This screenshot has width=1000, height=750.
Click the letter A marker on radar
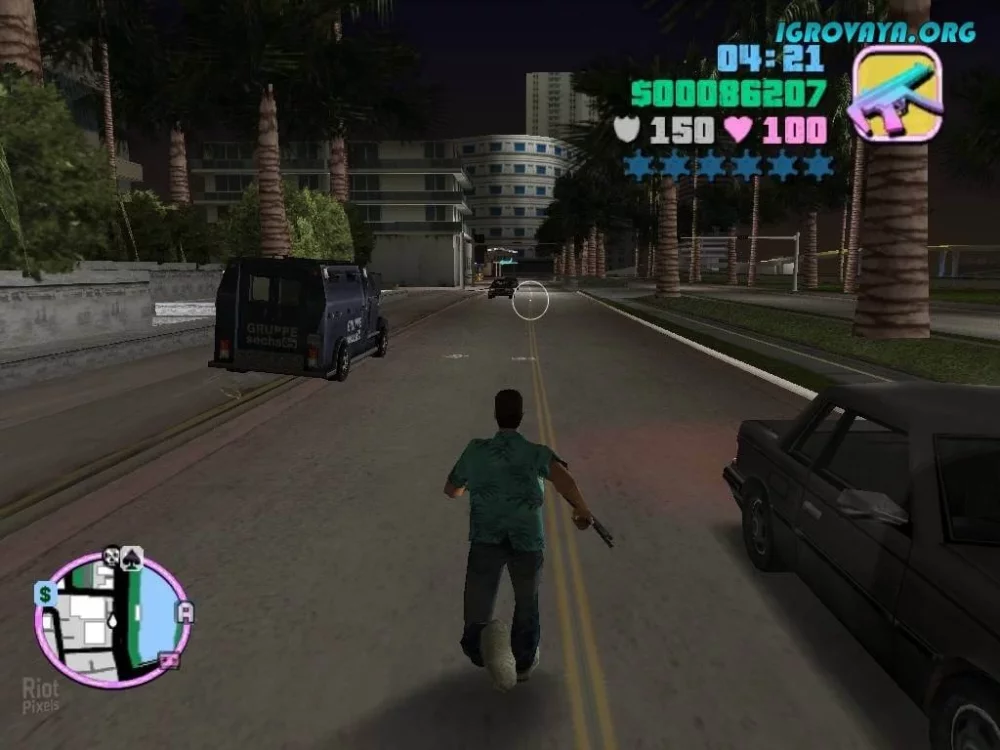186,612
